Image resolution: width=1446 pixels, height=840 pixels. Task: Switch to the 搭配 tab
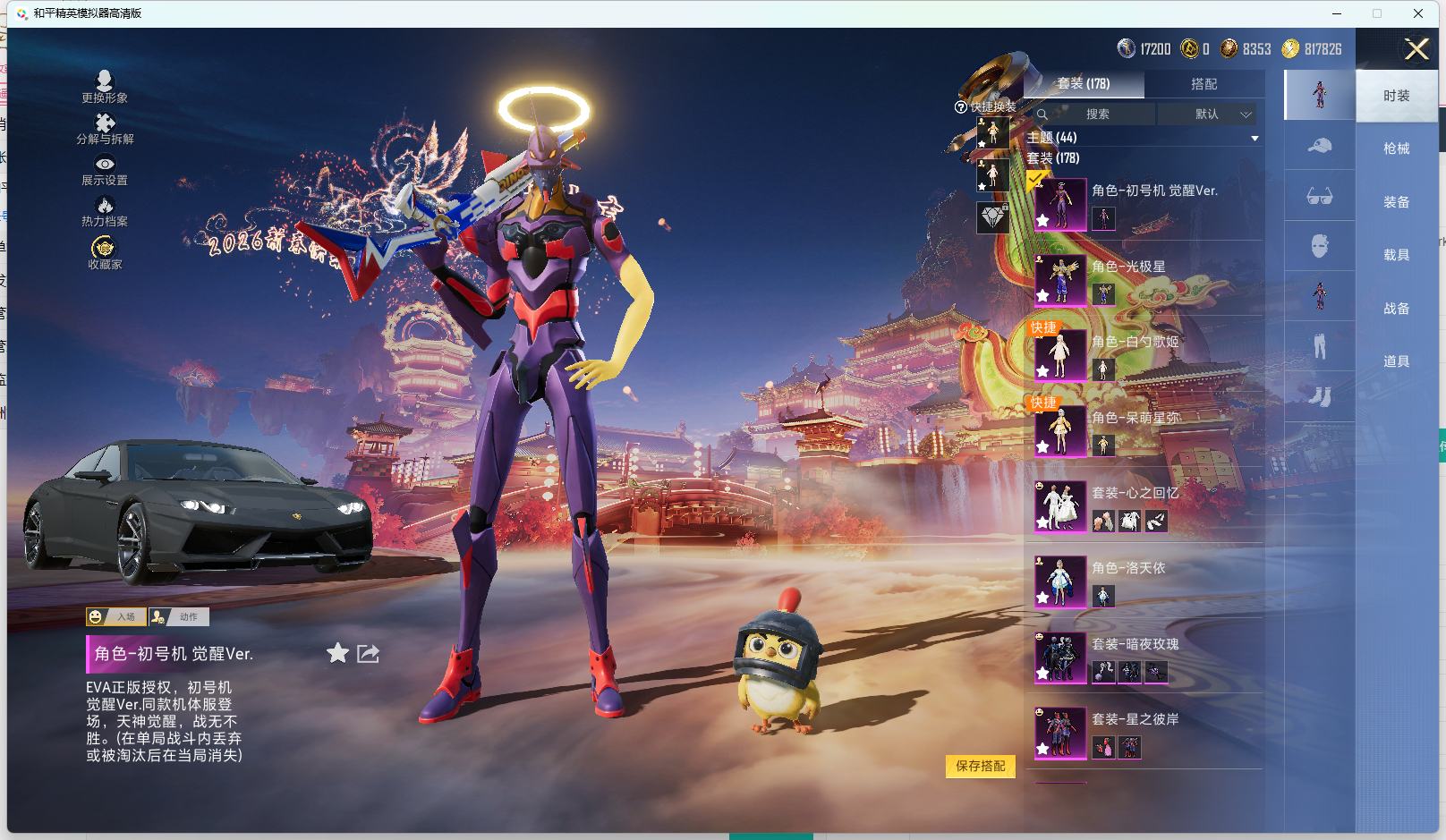1204,84
